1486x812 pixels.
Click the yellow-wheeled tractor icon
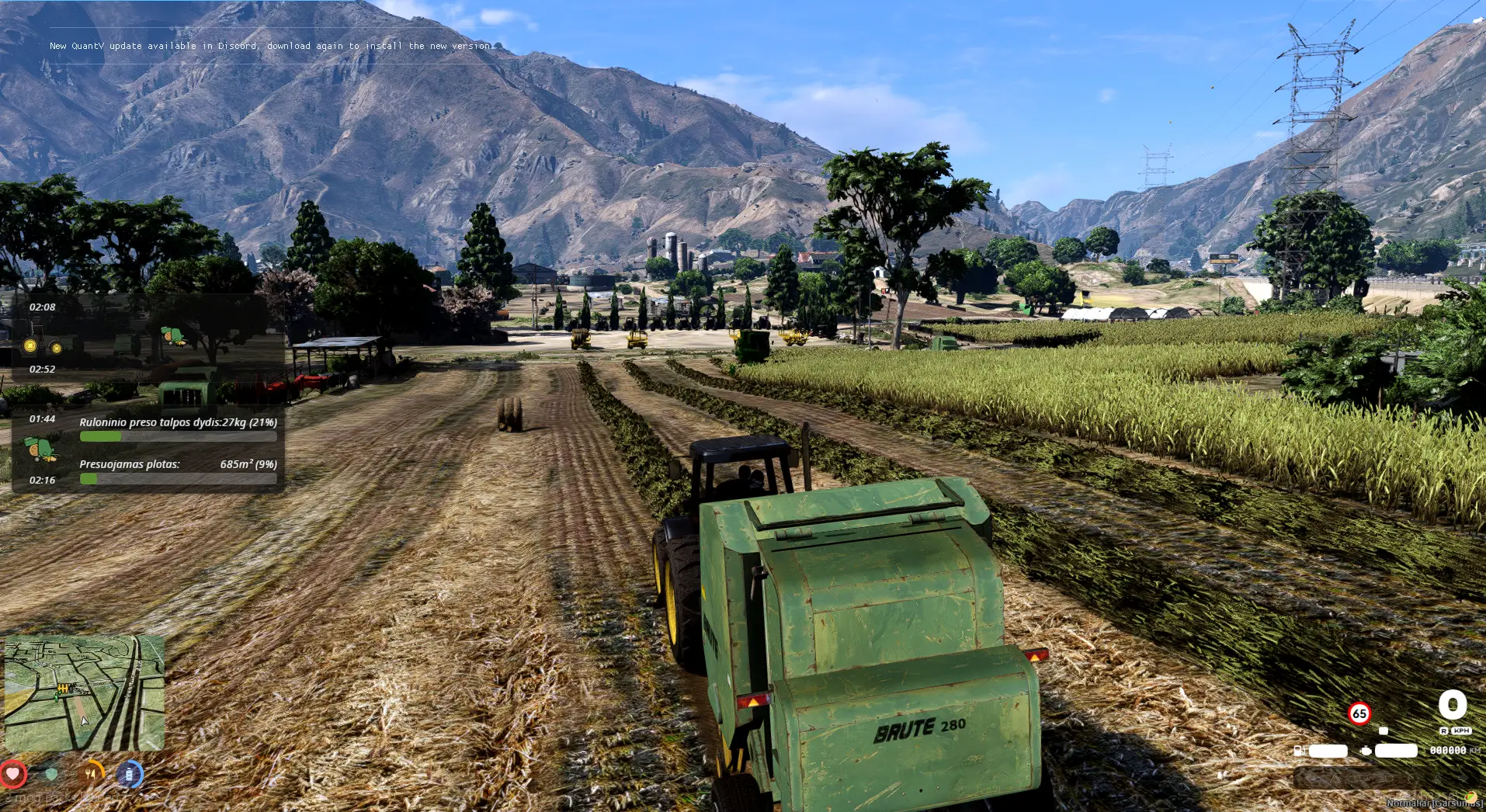(43, 343)
